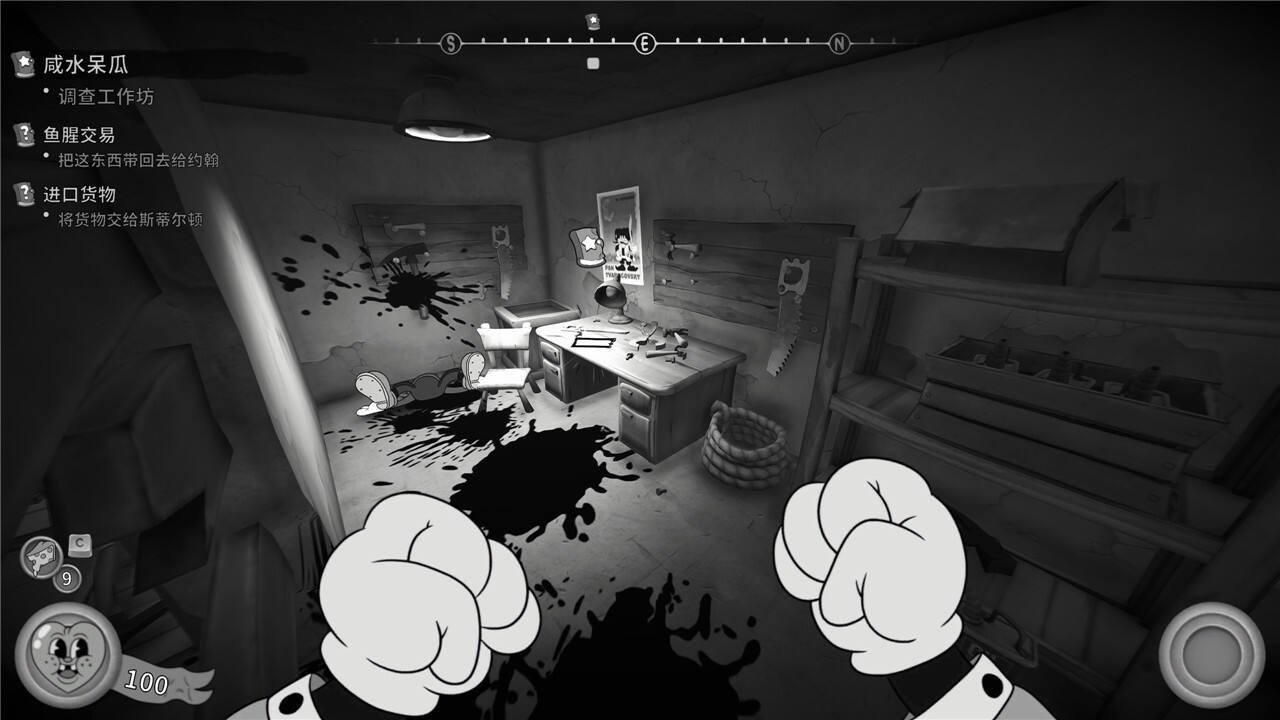Click the round empty weapon dial
The width and height of the screenshot is (1280, 720).
tap(1211, 654)
